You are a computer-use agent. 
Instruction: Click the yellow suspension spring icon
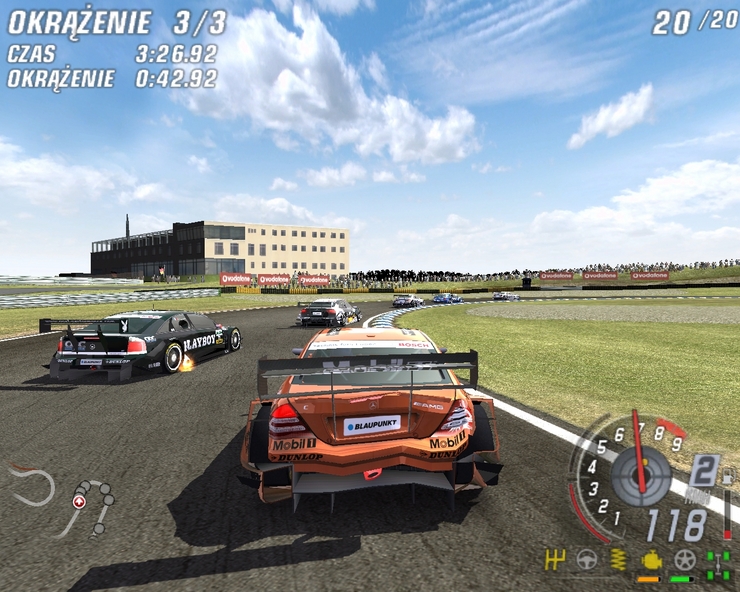click(619, 559)
